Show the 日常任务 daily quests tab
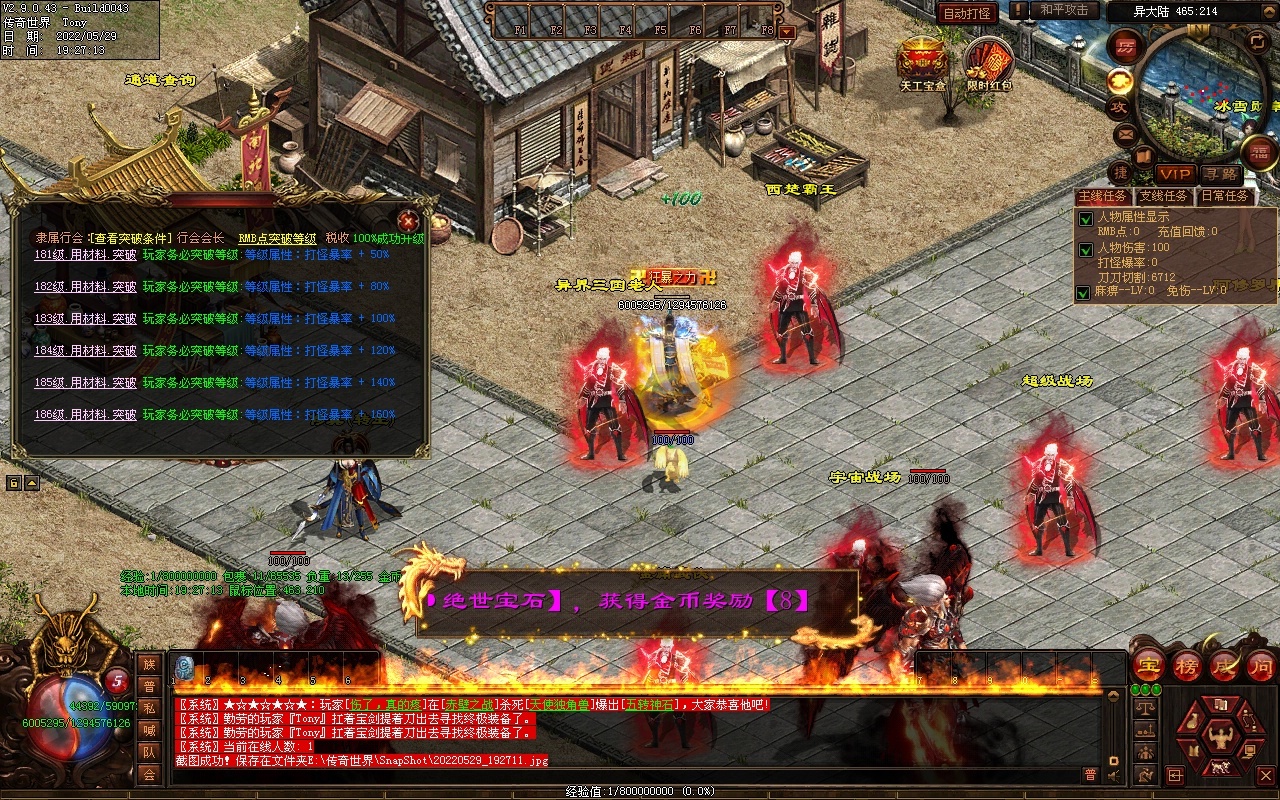 tap(1225, 197)
